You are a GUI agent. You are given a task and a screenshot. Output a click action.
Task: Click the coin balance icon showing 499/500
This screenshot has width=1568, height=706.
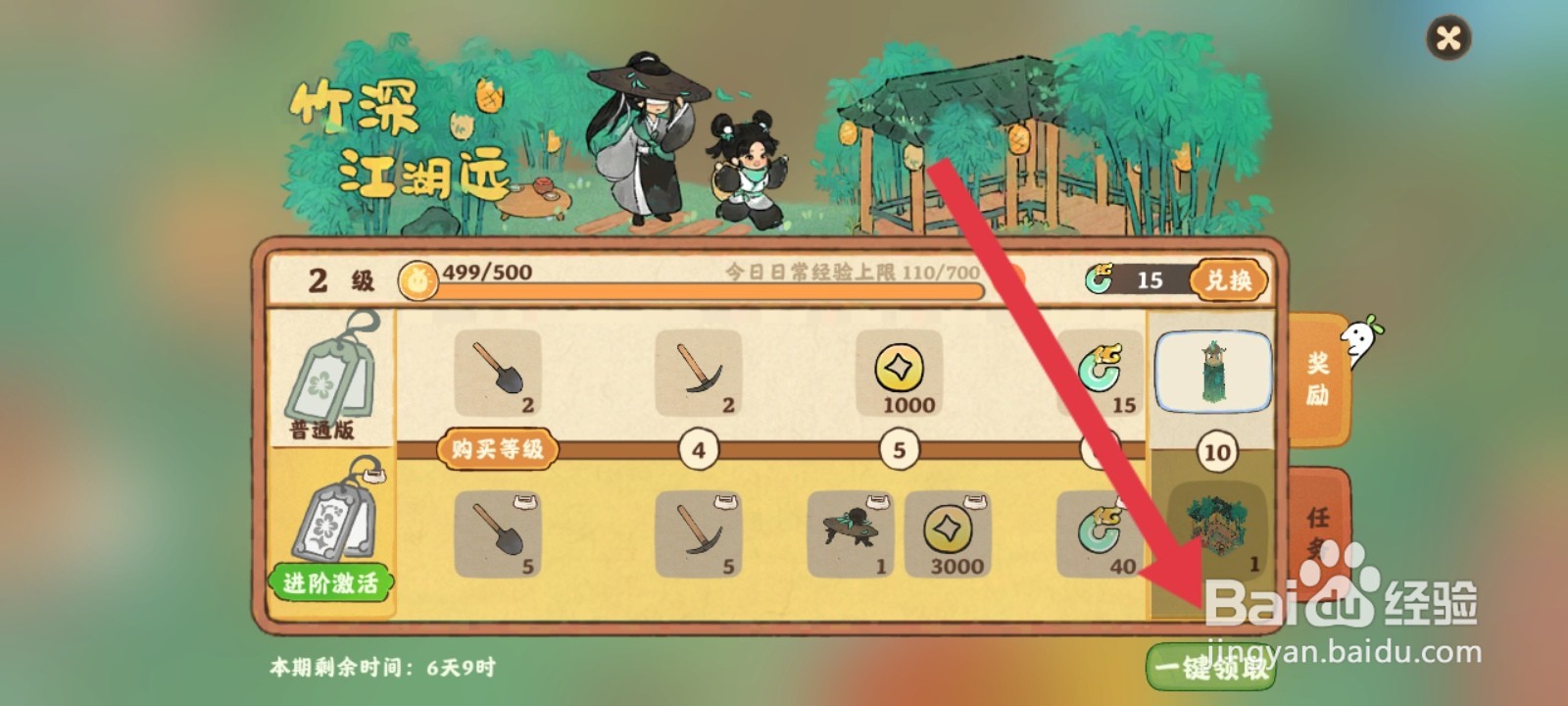click(419, 281)
